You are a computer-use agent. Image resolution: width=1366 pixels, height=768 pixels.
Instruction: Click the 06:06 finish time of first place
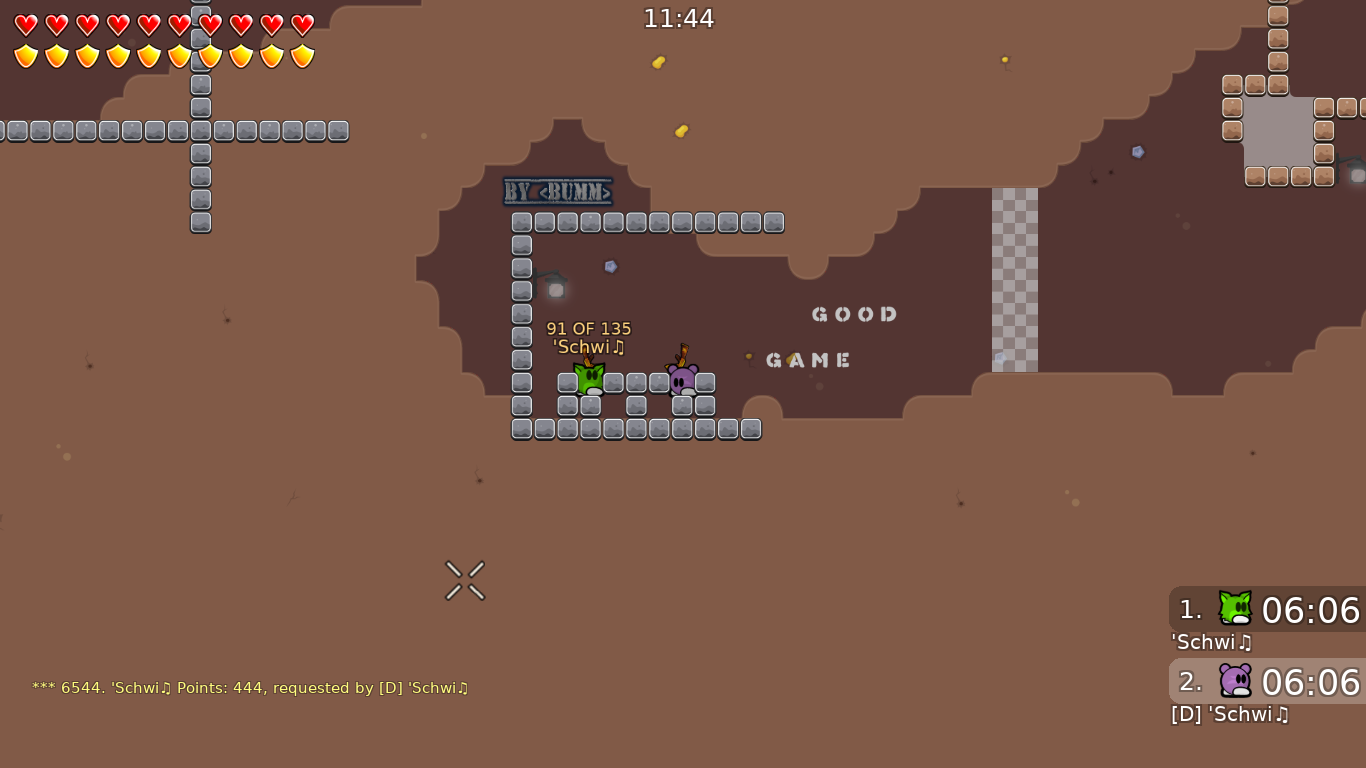click(x=1311, y=611)
